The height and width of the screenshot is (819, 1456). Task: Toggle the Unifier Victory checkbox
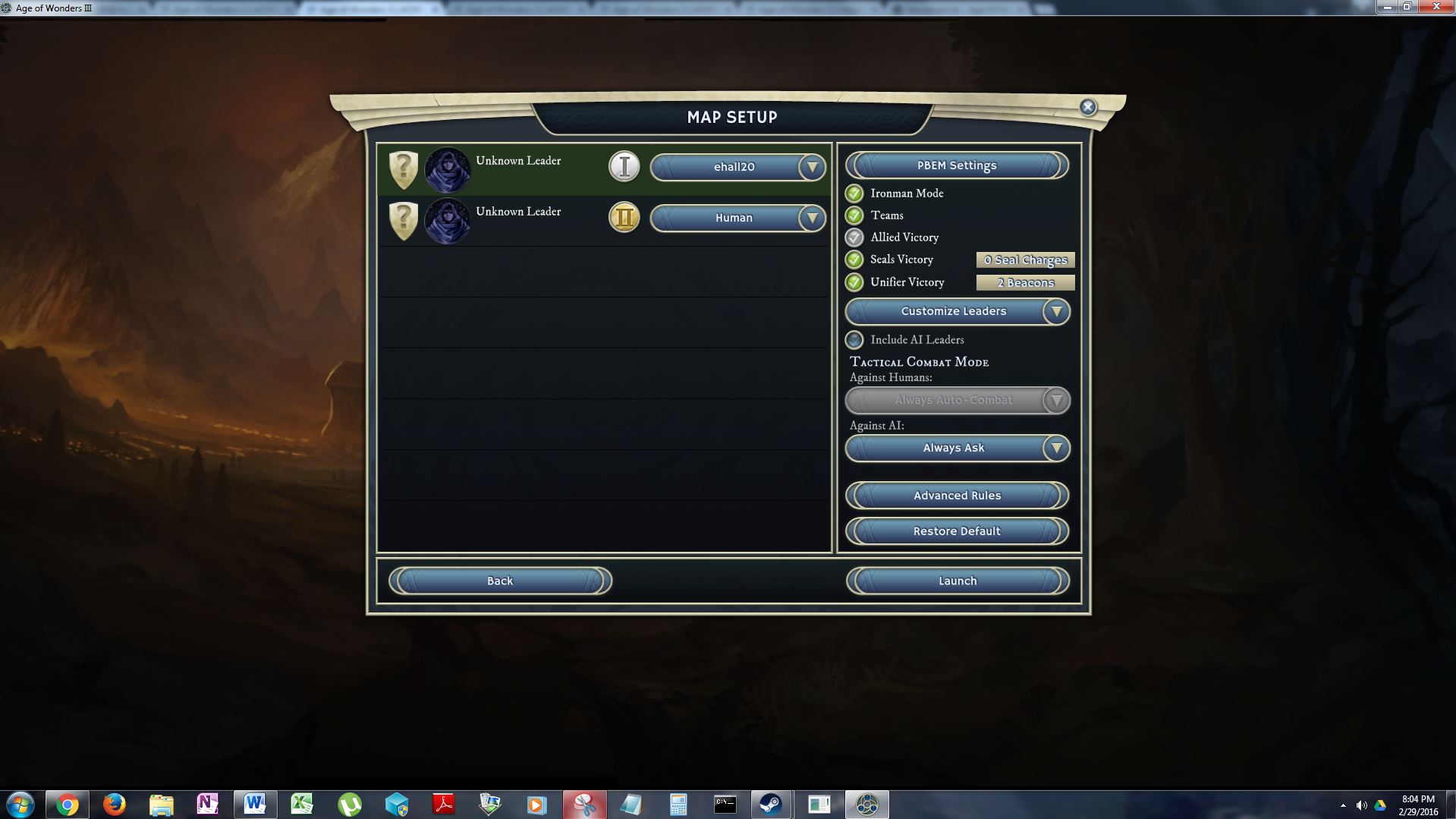[x=854, y=282]
